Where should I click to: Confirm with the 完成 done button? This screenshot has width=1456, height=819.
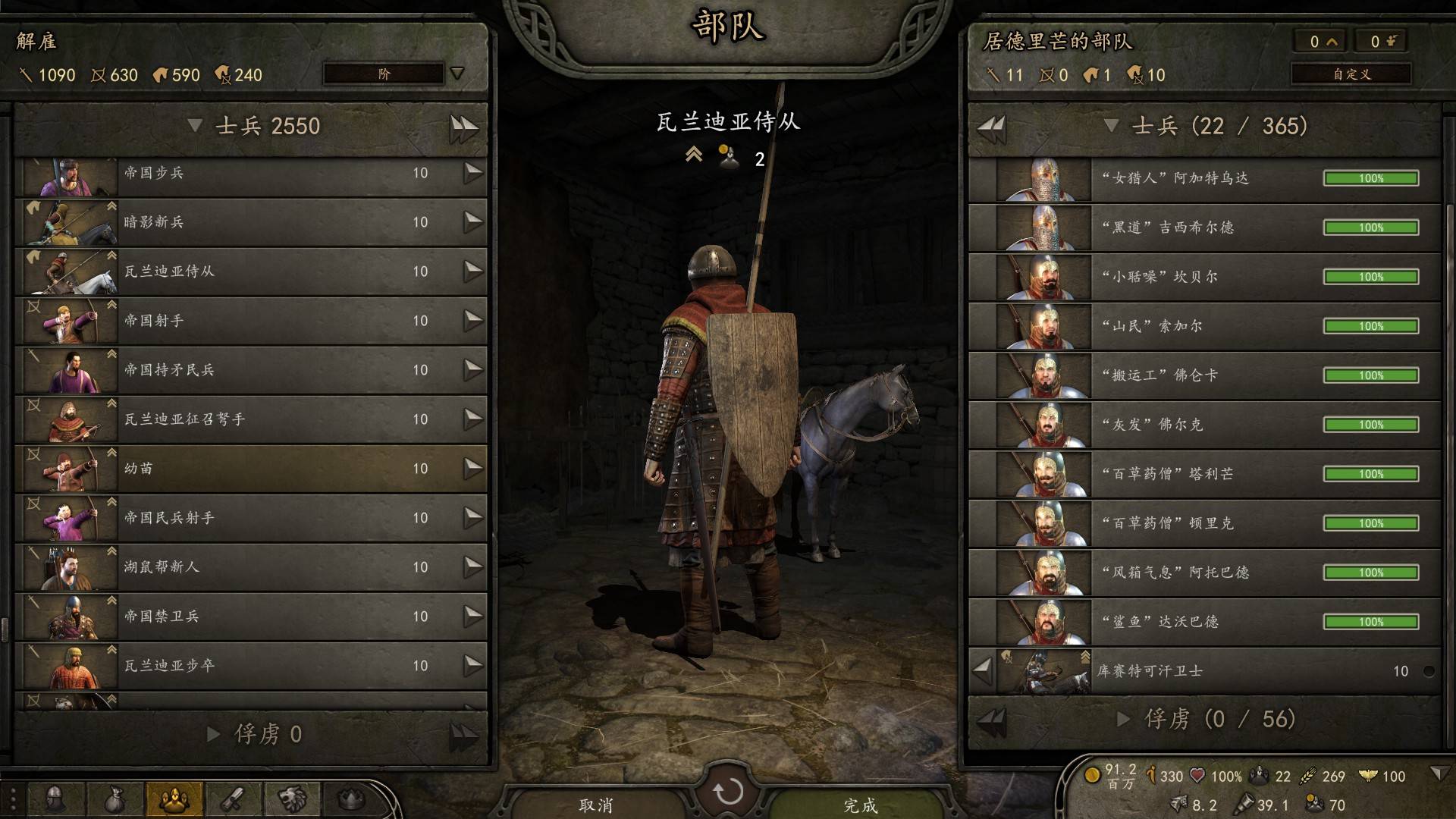click(861, 805)
